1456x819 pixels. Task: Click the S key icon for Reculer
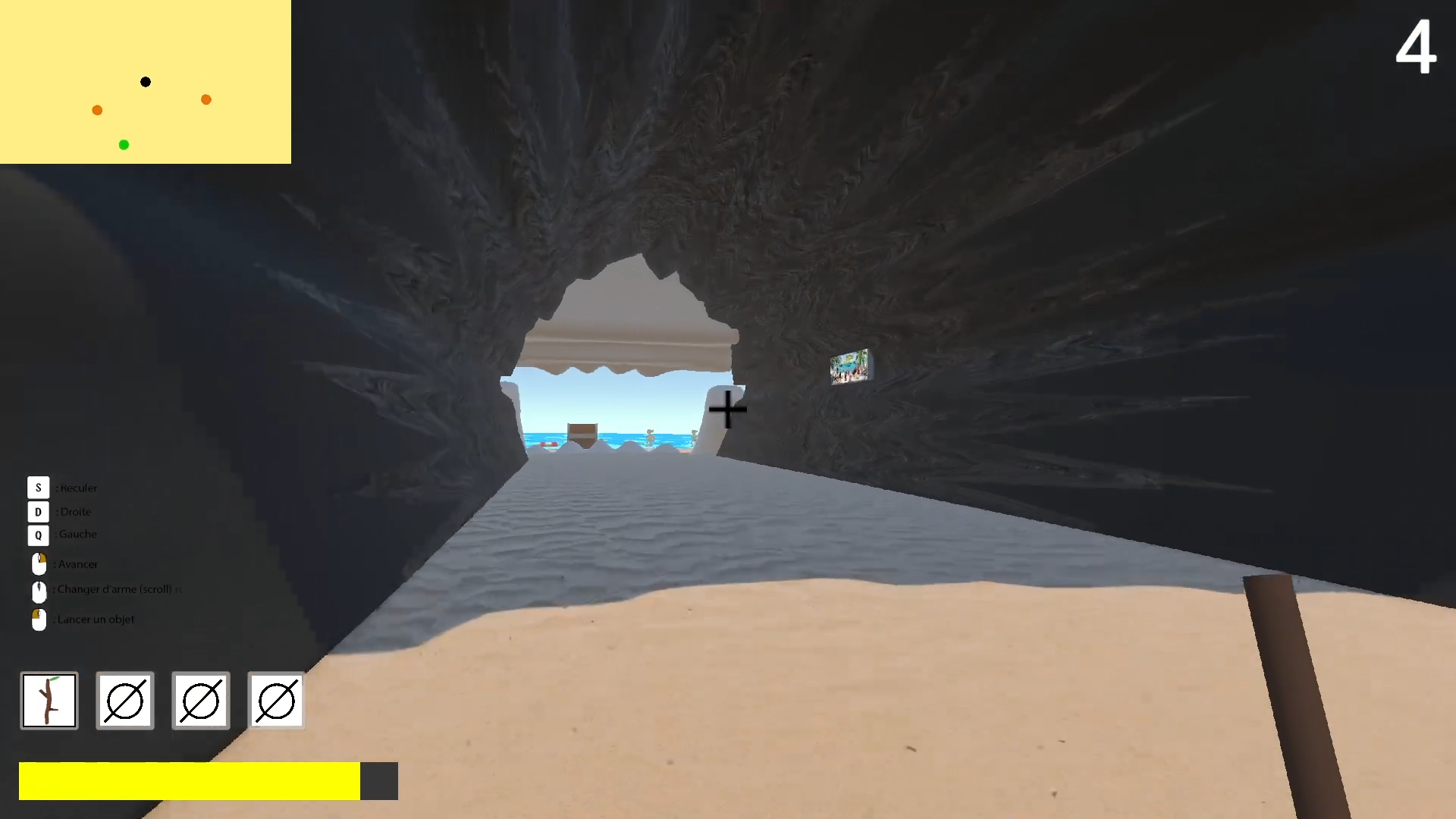click(x=38, y=488)
